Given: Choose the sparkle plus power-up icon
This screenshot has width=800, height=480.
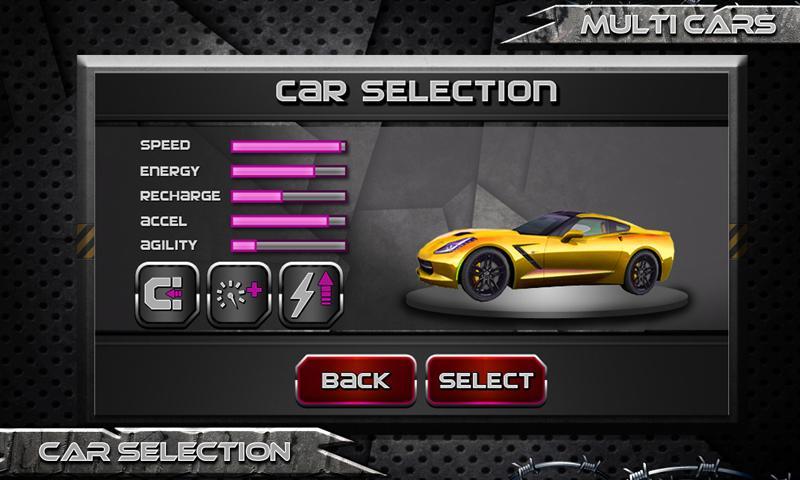Looking at the screenshot, I should pyautogui.click(x=239, y=294).
